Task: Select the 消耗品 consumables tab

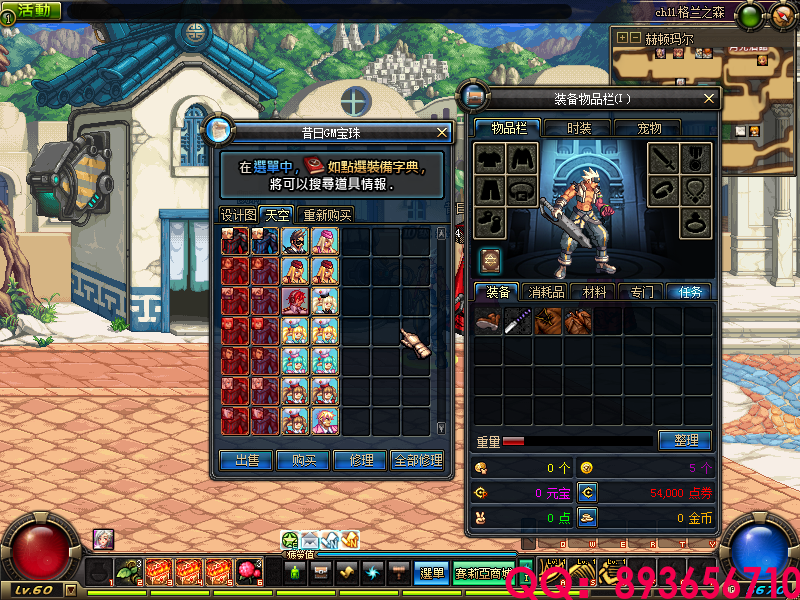Action: coord(547,292)
